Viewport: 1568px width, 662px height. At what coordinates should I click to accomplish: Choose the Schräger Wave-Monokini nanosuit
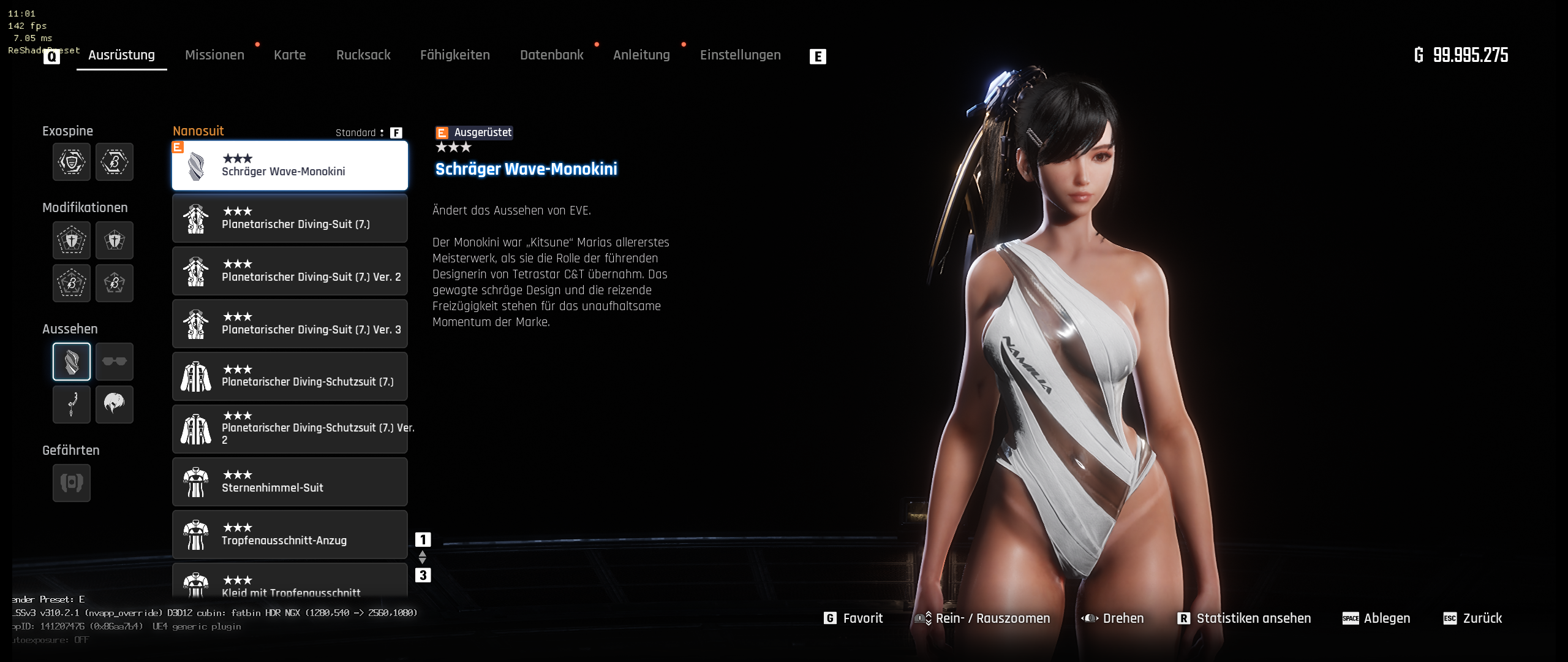pos(290,165)
